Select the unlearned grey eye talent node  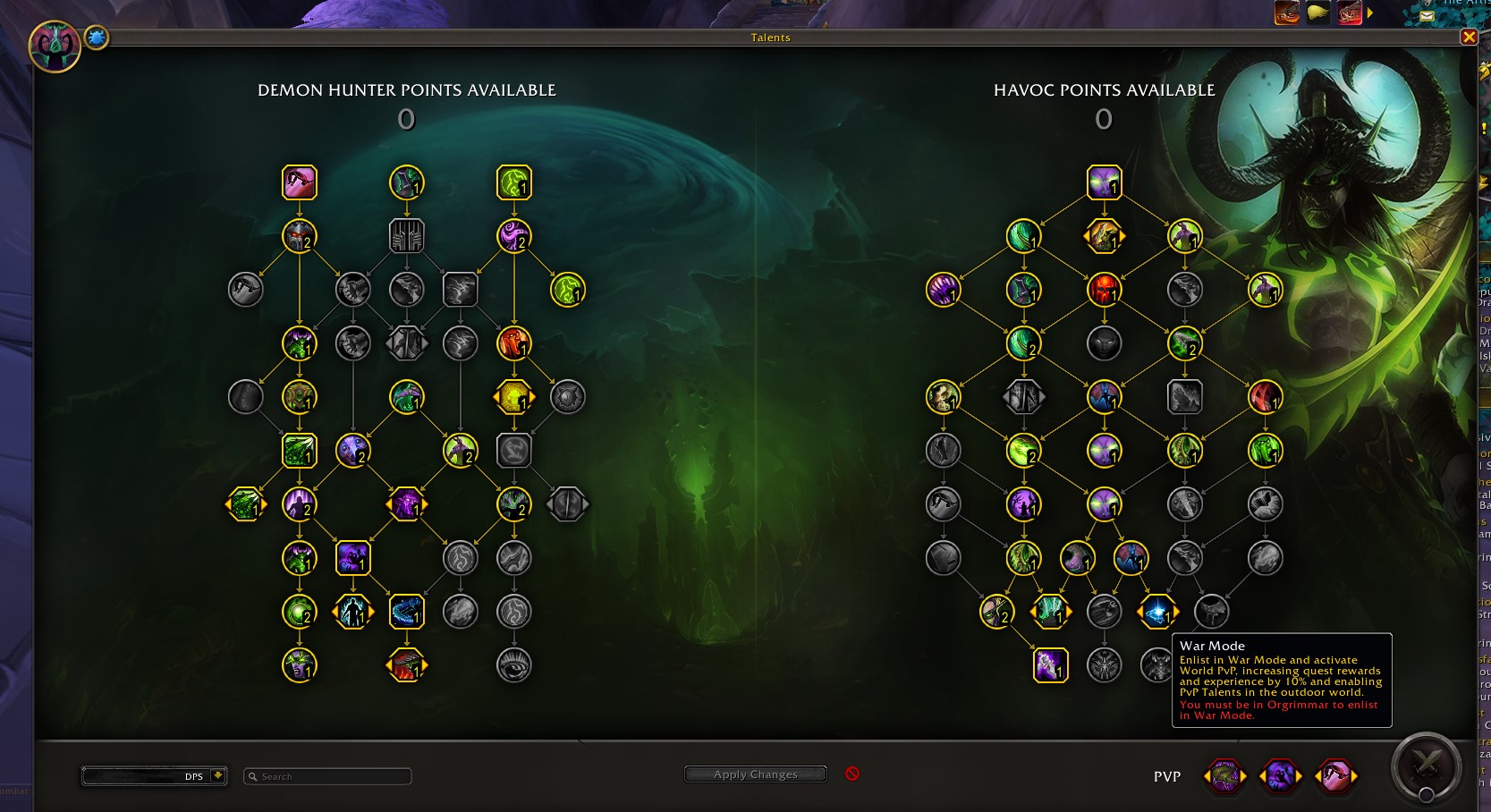[x=514, y=665]
